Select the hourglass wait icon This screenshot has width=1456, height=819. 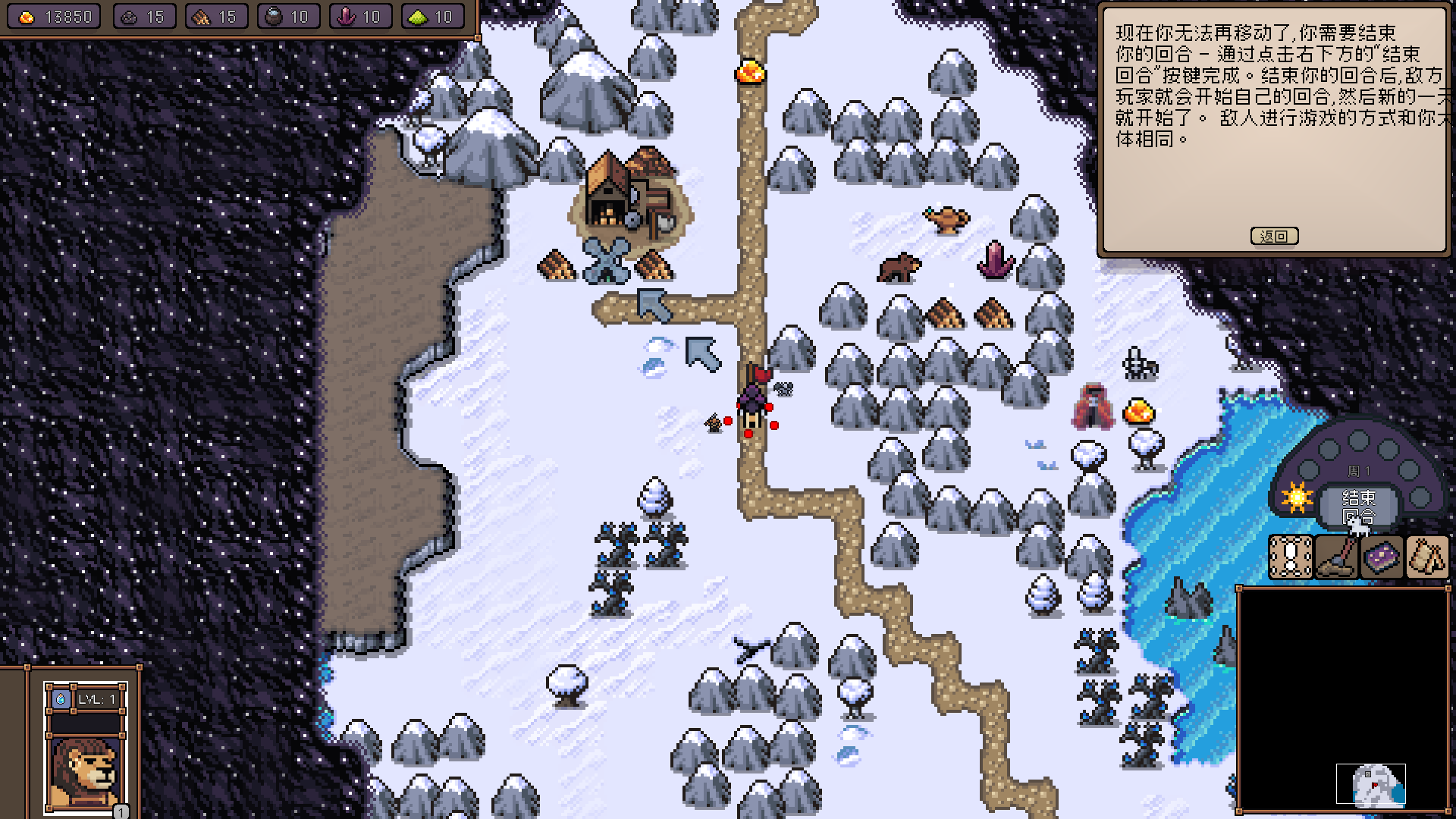tap(1290, 557)
